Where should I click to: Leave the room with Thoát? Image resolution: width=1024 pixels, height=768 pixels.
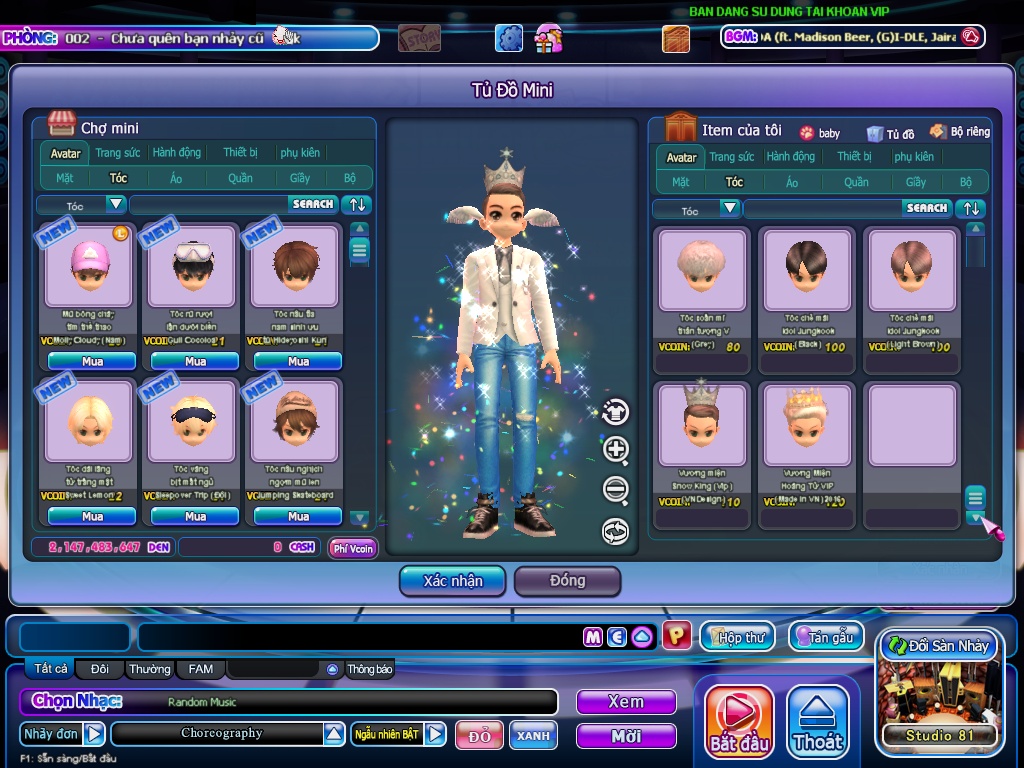pos(817,721)
